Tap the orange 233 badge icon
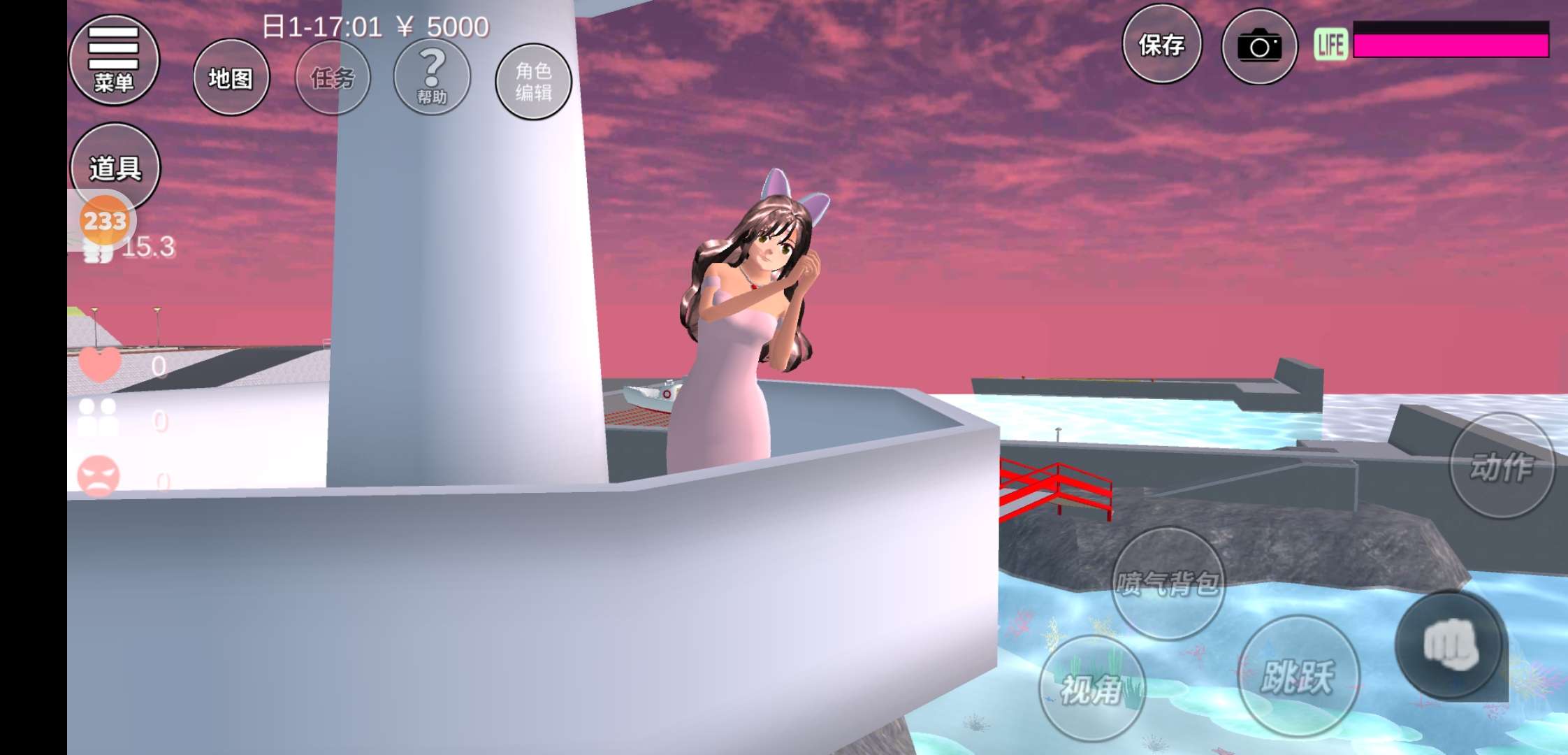This screenshot has width=1568, height=755. click(x=105, y=221)
